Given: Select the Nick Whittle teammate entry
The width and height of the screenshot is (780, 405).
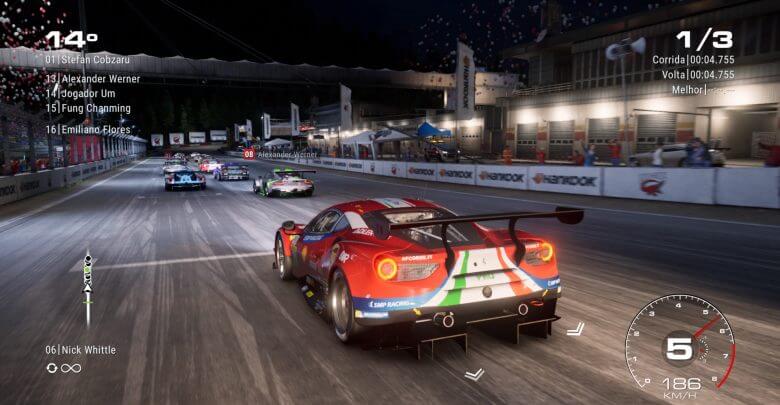Looking at the screenshot, I should (80, 350).
